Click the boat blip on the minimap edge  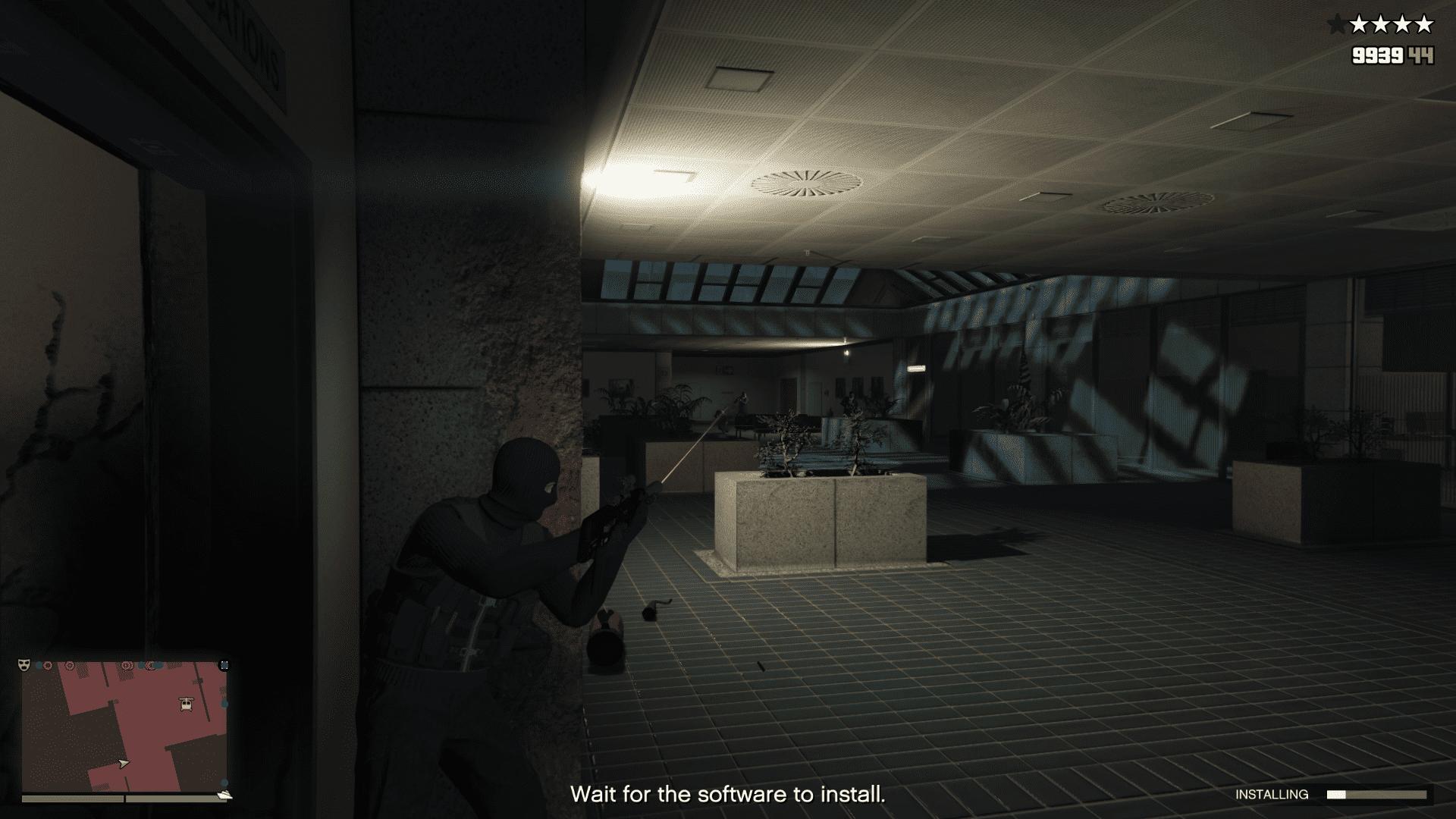pyautogui.click(x=224, y=795)
